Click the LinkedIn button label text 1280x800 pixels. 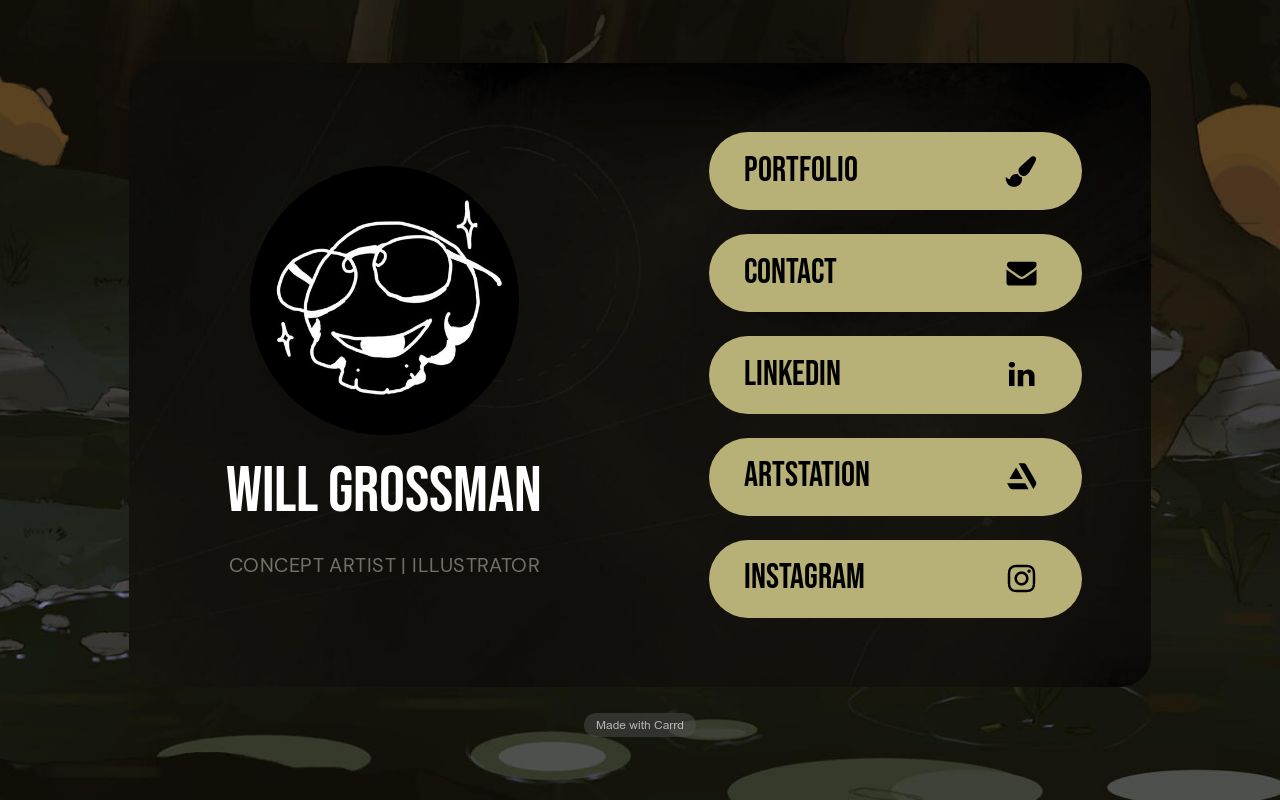tap(792, 374)
